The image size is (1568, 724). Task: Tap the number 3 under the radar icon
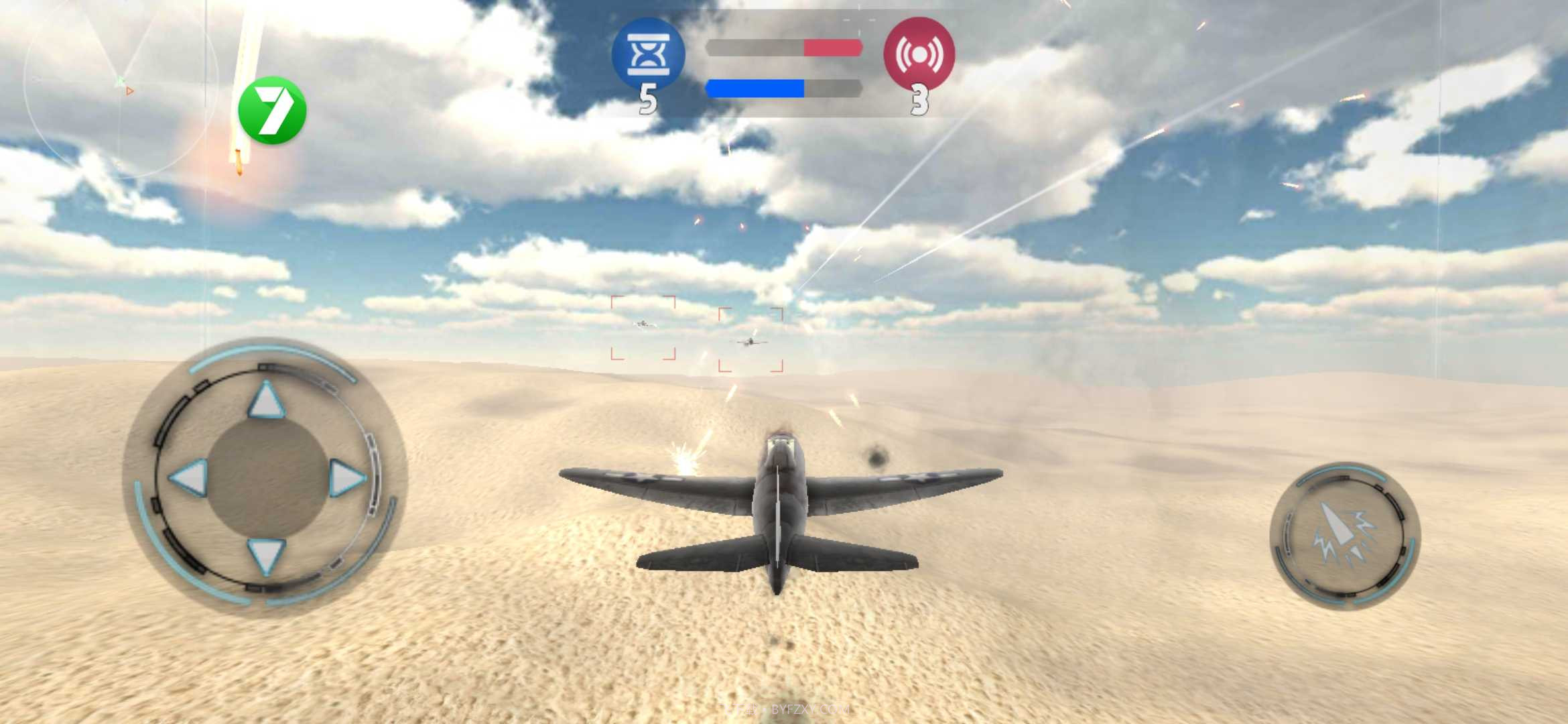[x=921, y=101]
